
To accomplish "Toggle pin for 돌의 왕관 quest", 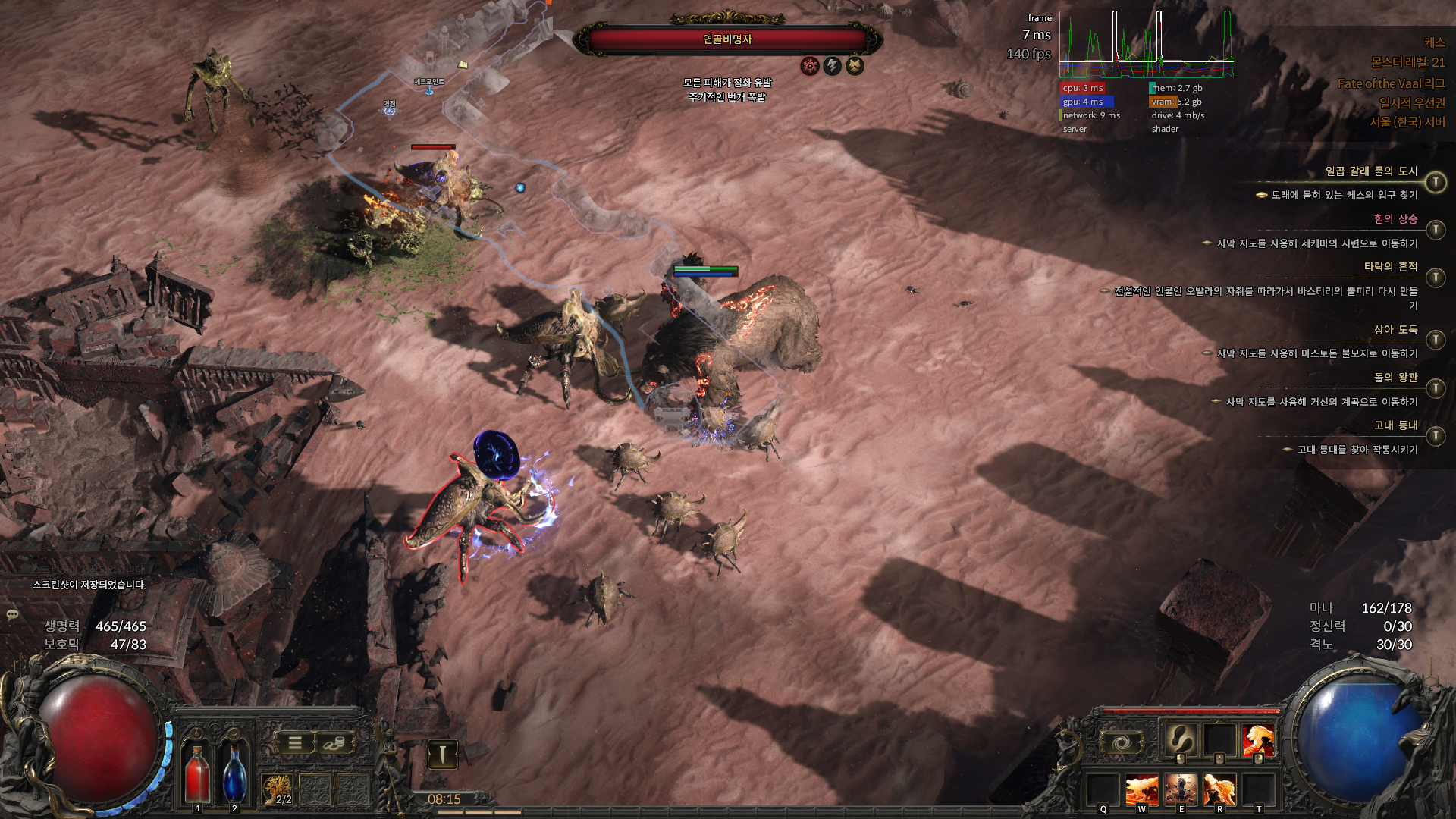I will pyautogui.click(x=1435, y=388).
